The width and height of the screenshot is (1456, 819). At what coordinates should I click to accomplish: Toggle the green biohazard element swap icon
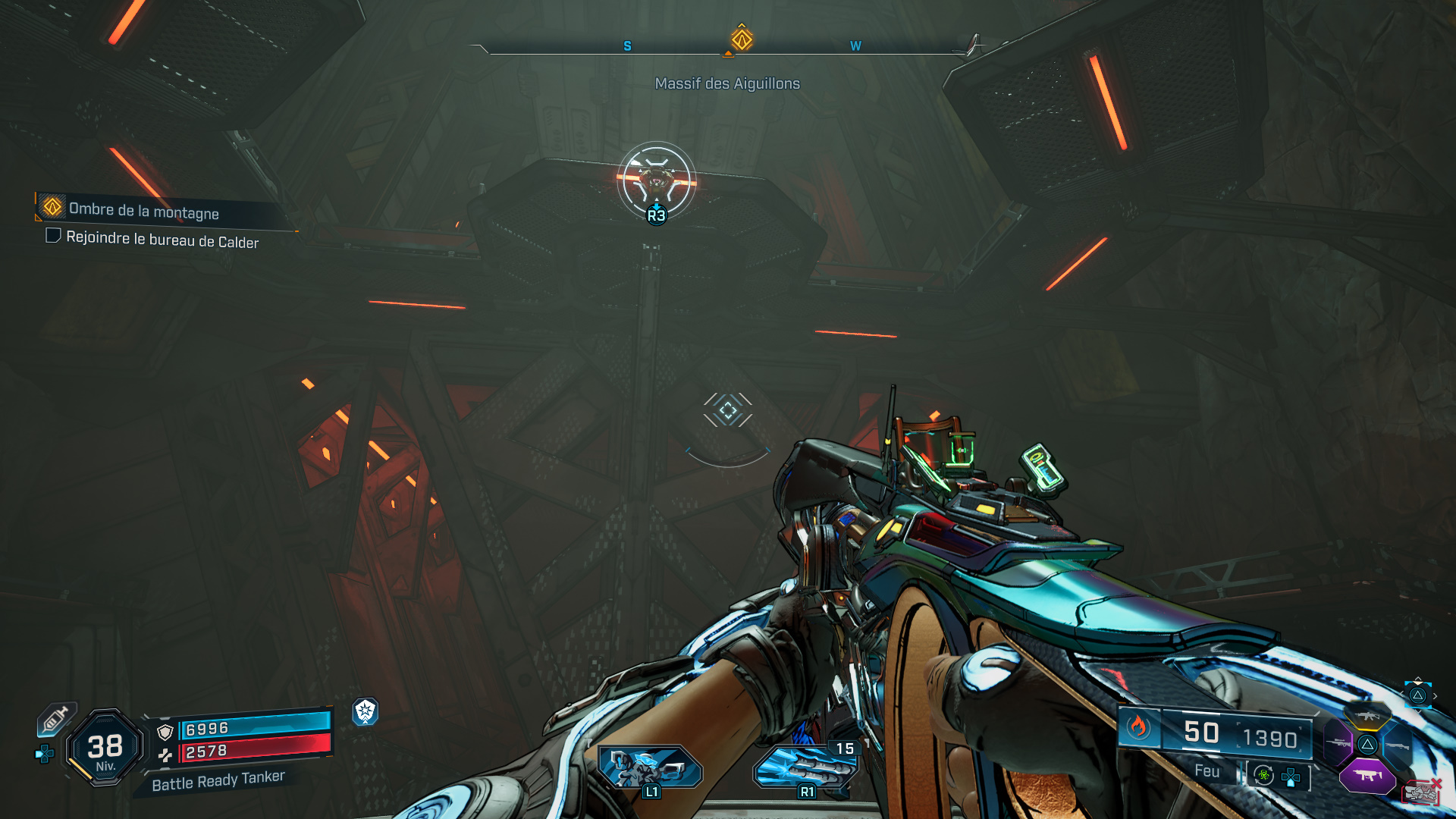(1263, 775)
